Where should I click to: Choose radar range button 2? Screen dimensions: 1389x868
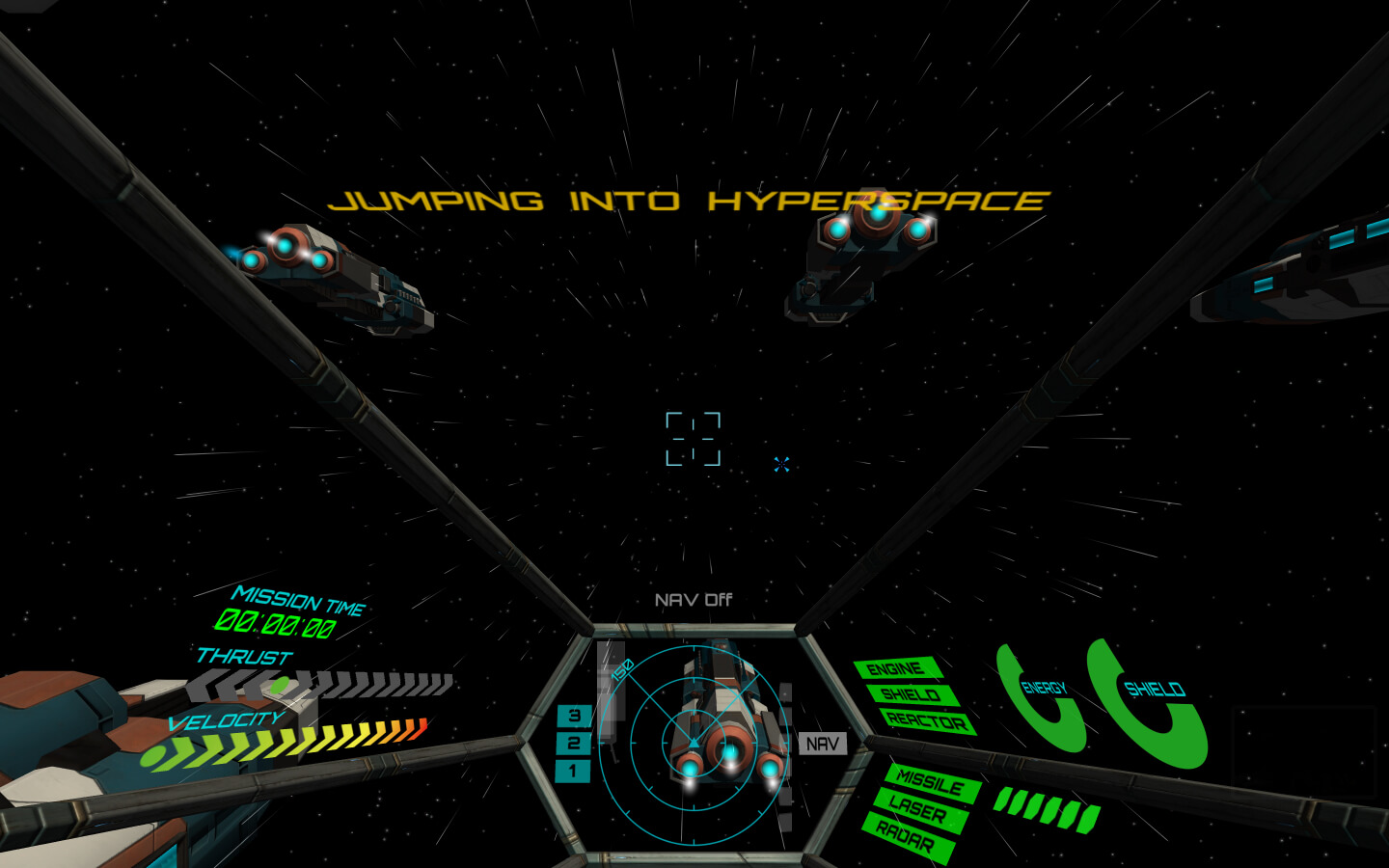tap(573, 744)
